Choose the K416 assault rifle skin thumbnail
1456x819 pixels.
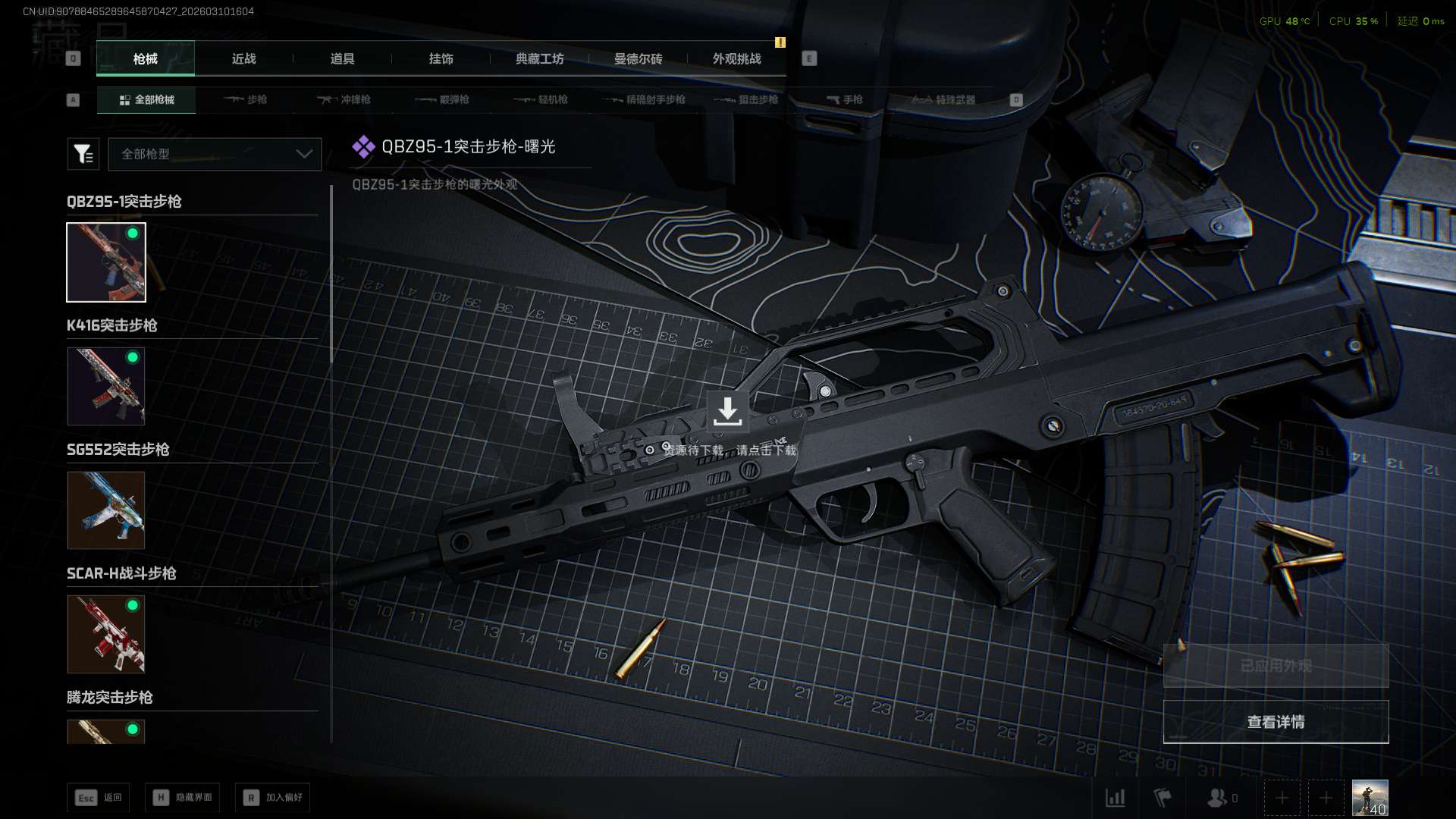106,386
